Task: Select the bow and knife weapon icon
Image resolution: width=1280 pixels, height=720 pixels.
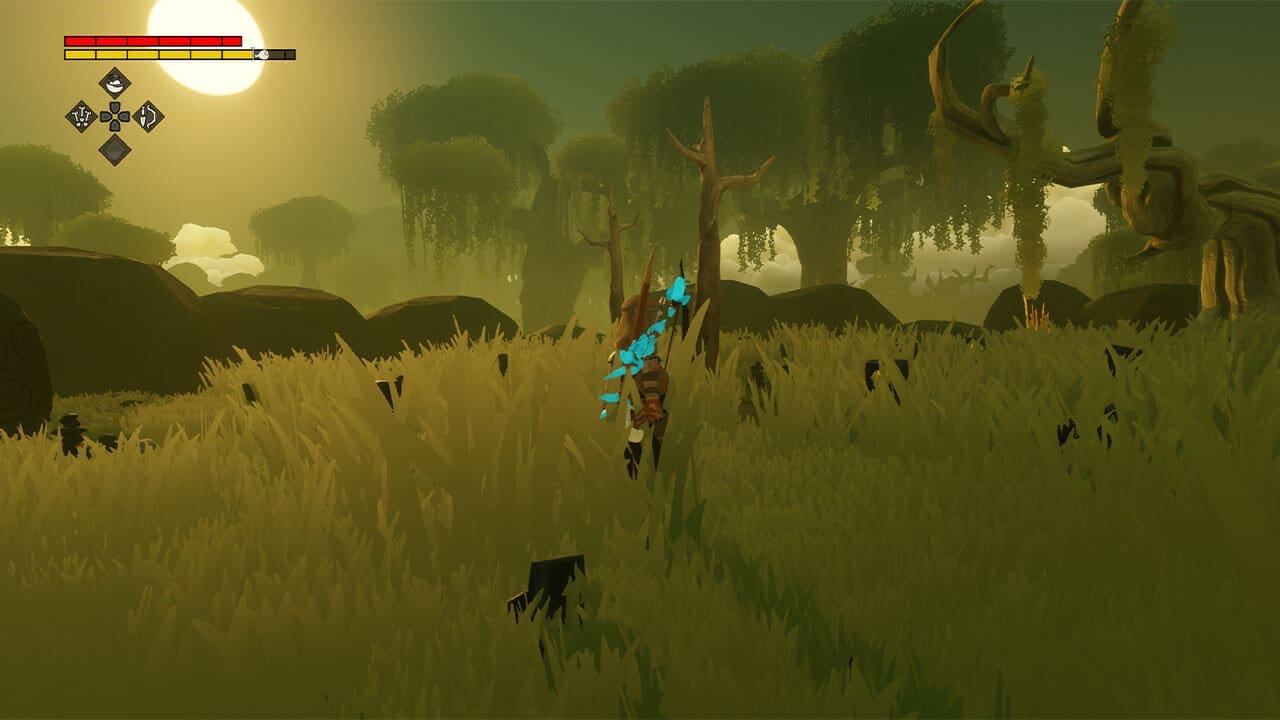Action: coord(148,117)
